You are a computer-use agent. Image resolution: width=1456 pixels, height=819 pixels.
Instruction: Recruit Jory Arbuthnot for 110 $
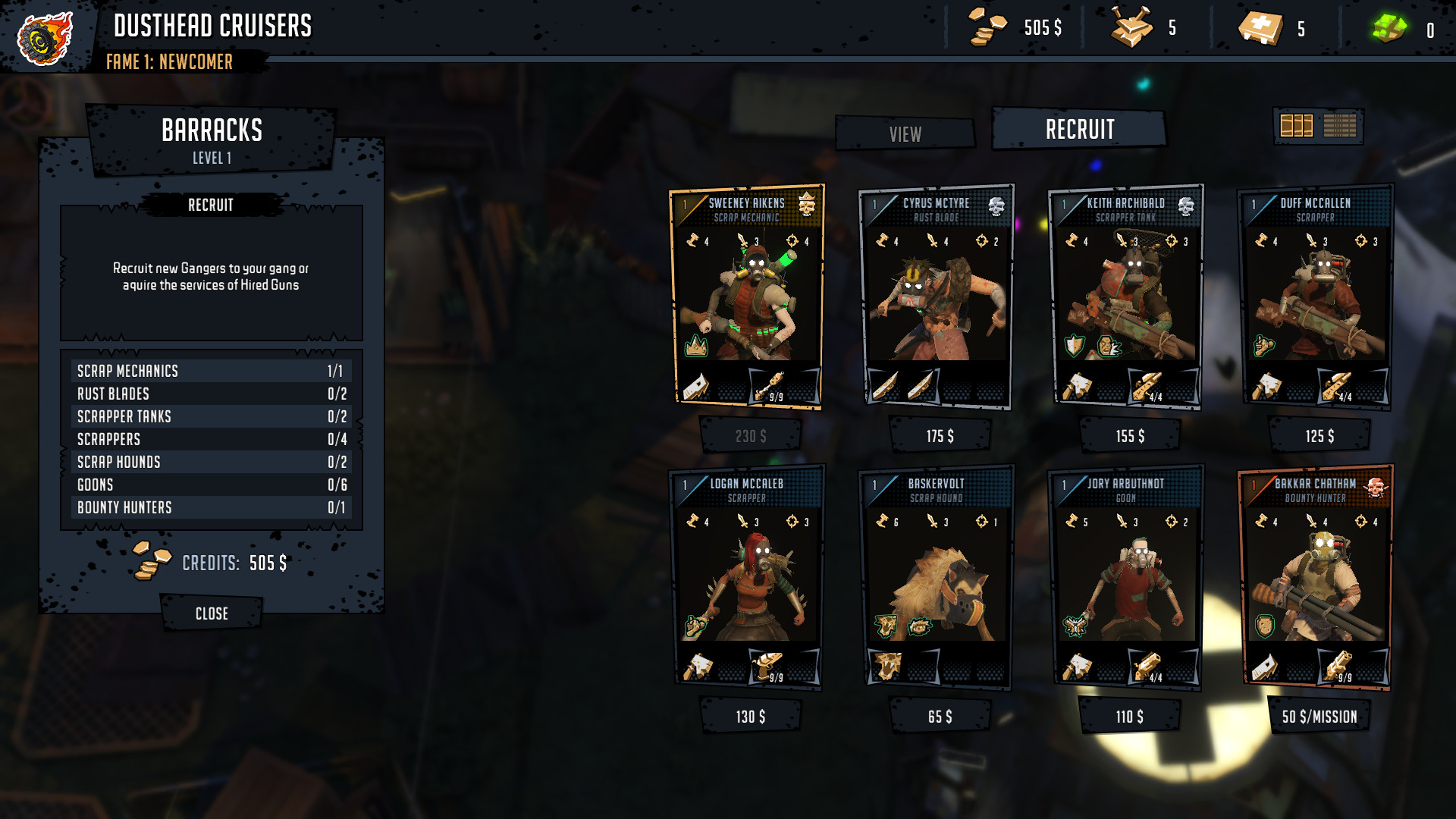click(x=1129, y=717)
